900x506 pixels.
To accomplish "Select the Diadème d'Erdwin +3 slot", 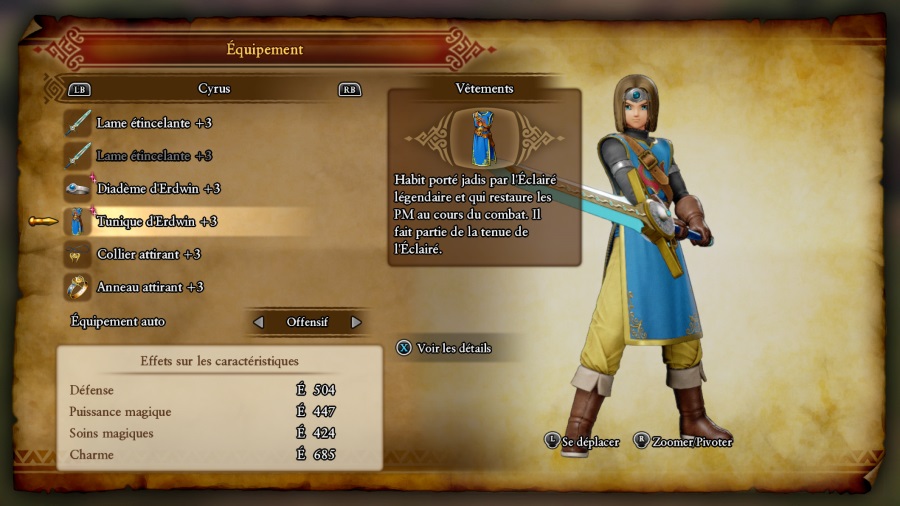I will coord(158,189).
